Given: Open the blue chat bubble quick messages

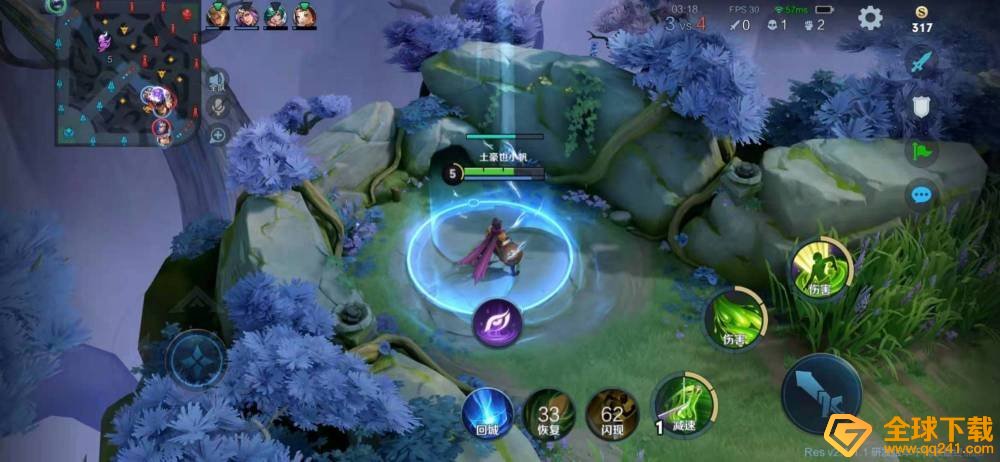Looking at the screenshot, I should coord(921,196).
